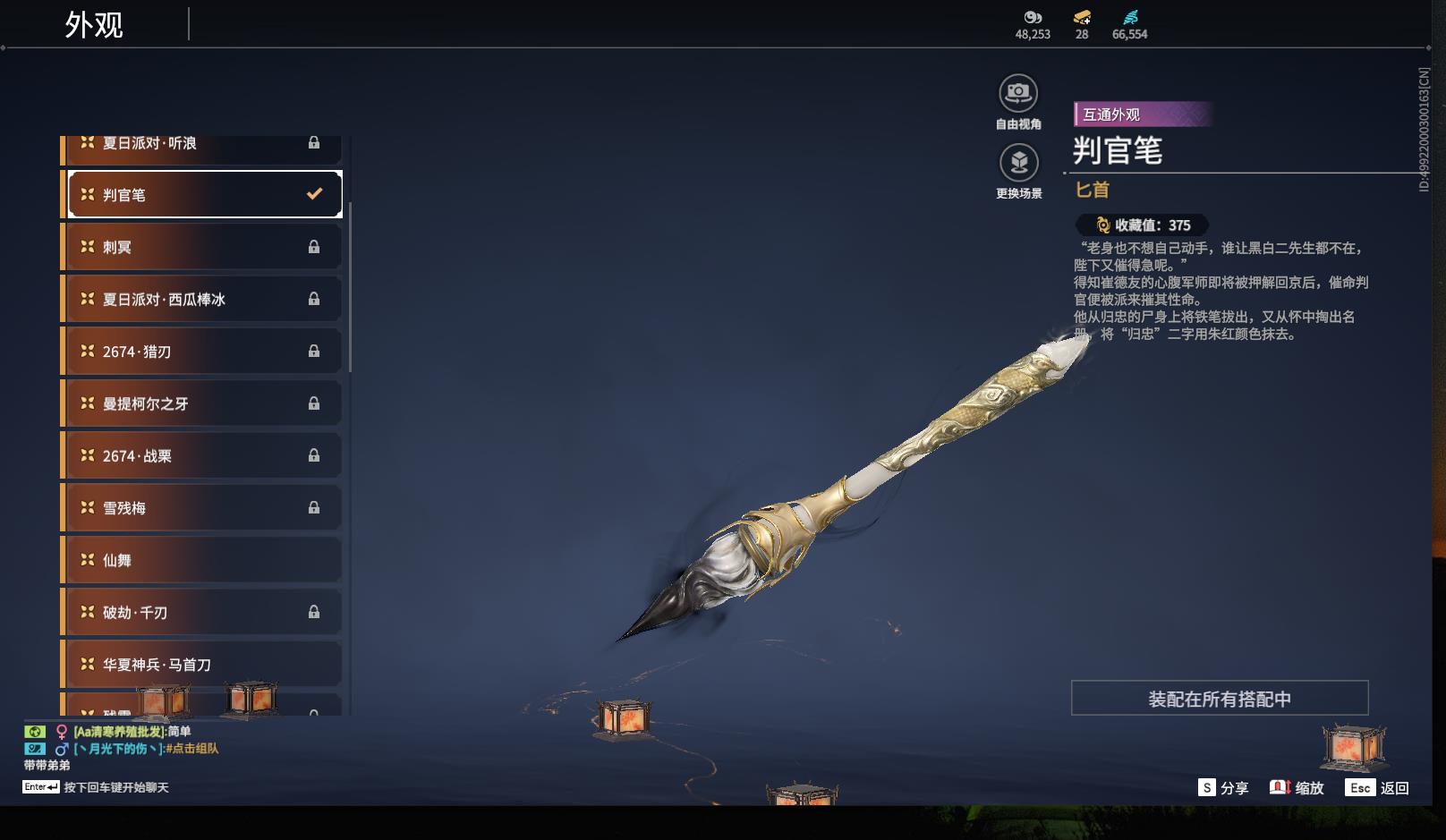Choose the 2674·战栗 skin
This screenshot has width=1446, height=840.
click(x=204, y=455)
